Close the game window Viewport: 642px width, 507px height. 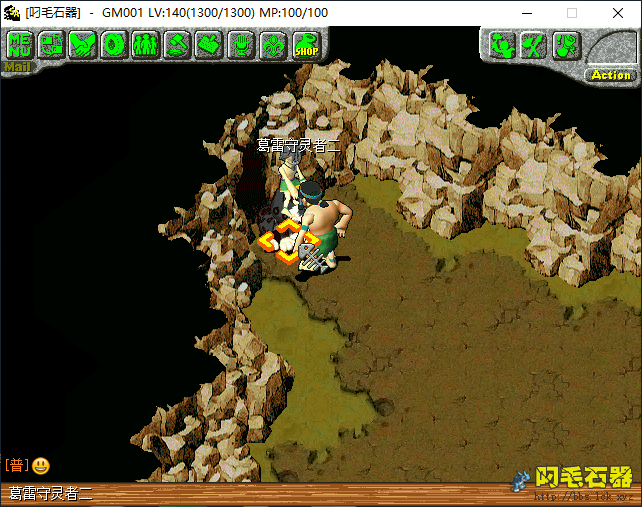pyautogui.click(x=617, y=13)
